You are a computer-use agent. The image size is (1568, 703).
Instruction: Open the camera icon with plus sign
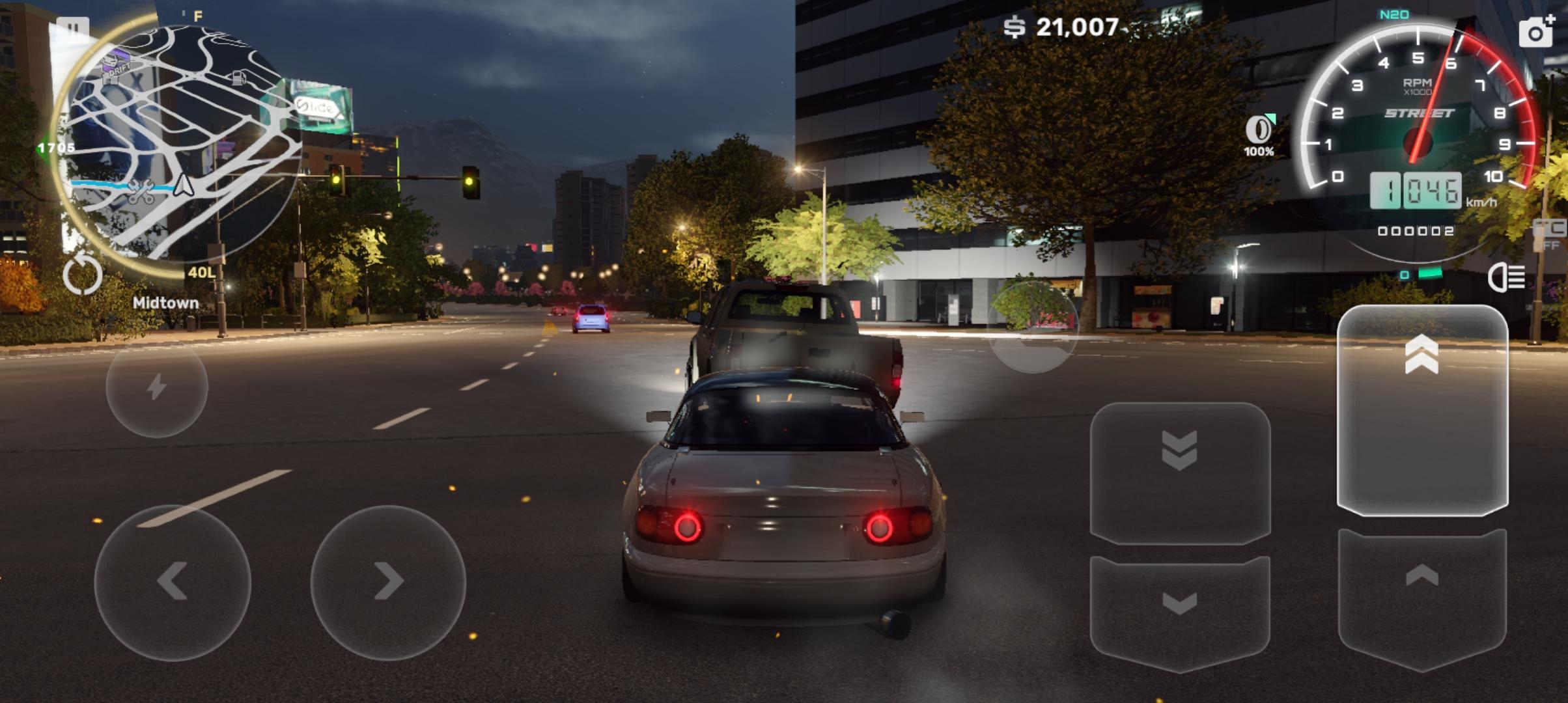point(1536,31)
